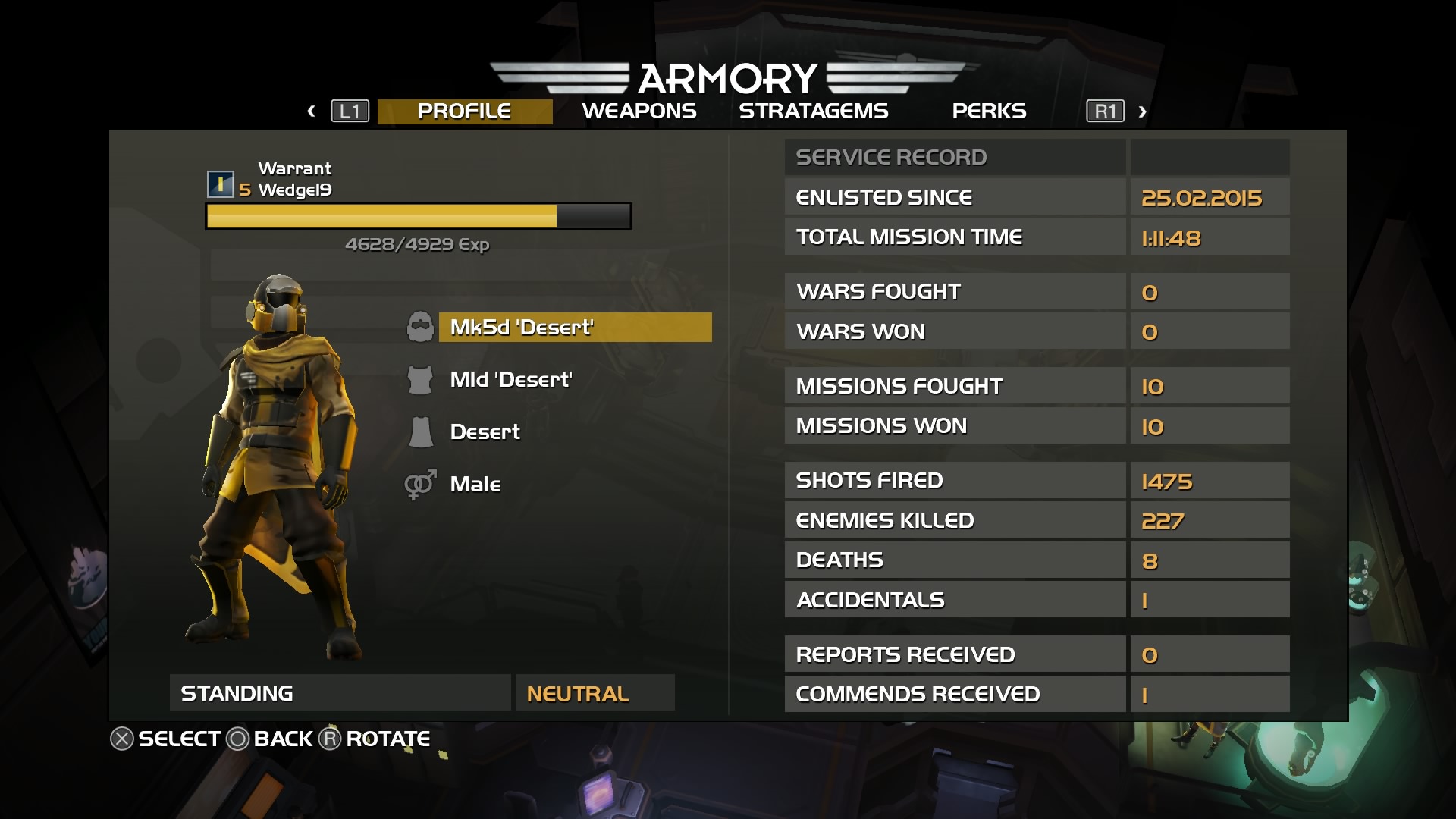This screenshot has height=819, width=1456.
Task: Open the Stratagems tab
Action: pos(813,111)
